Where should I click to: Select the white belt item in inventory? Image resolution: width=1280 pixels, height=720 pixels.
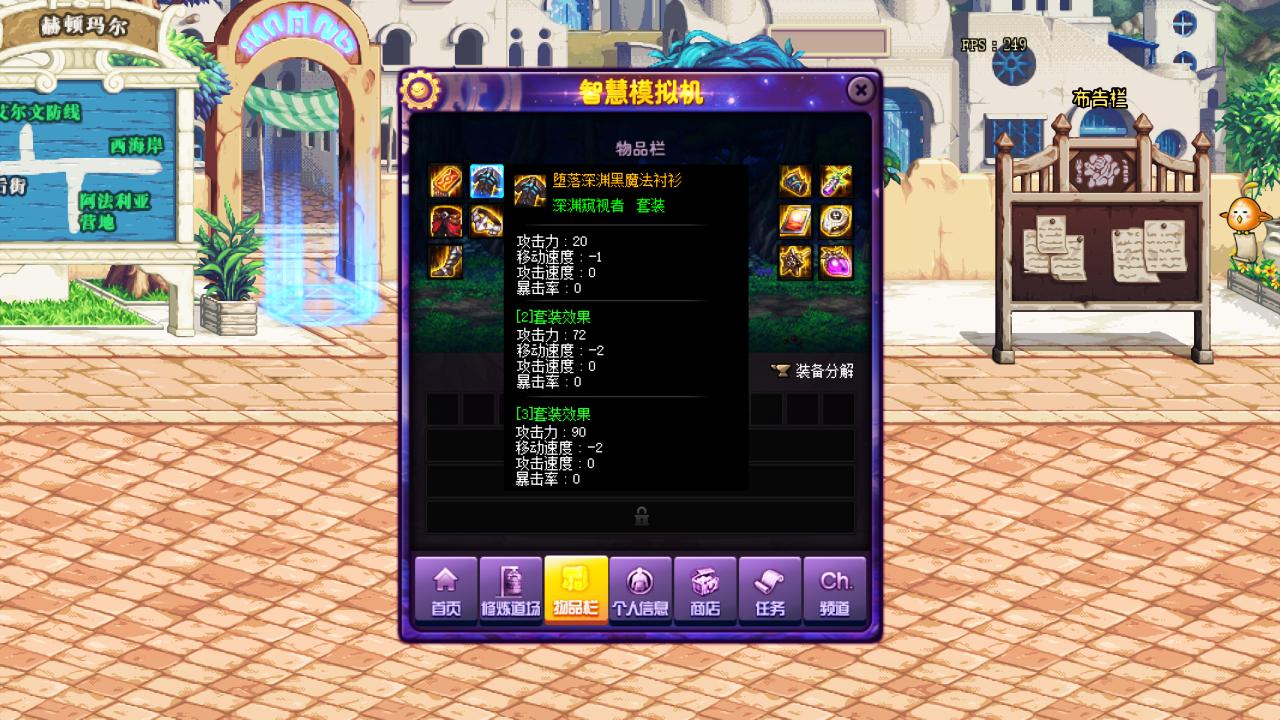pos(485,222)
